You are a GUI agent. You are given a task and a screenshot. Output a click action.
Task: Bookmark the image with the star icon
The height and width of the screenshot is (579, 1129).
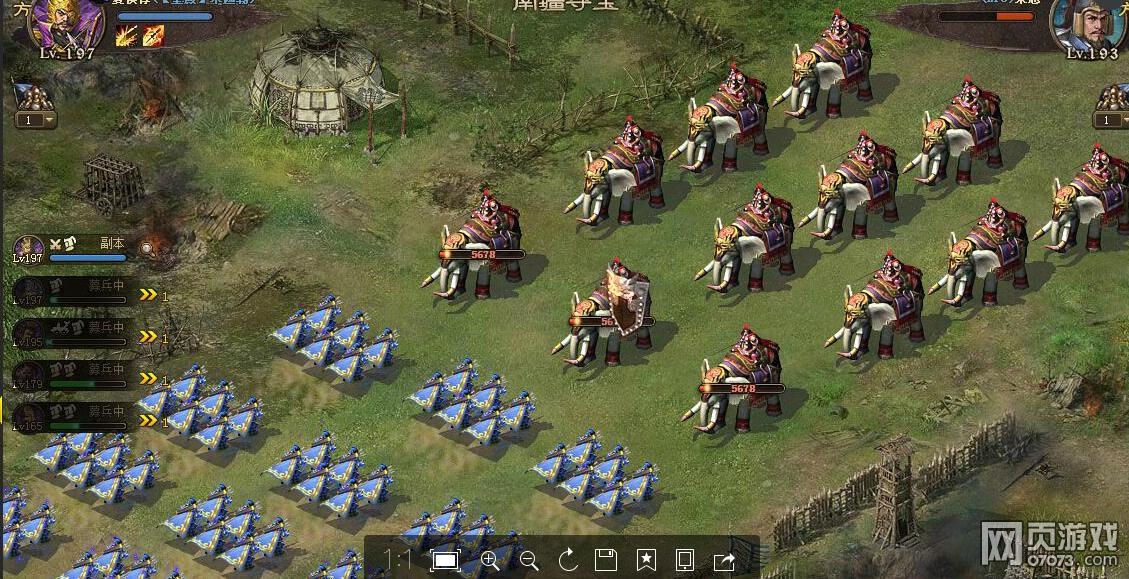click(646, 560)
